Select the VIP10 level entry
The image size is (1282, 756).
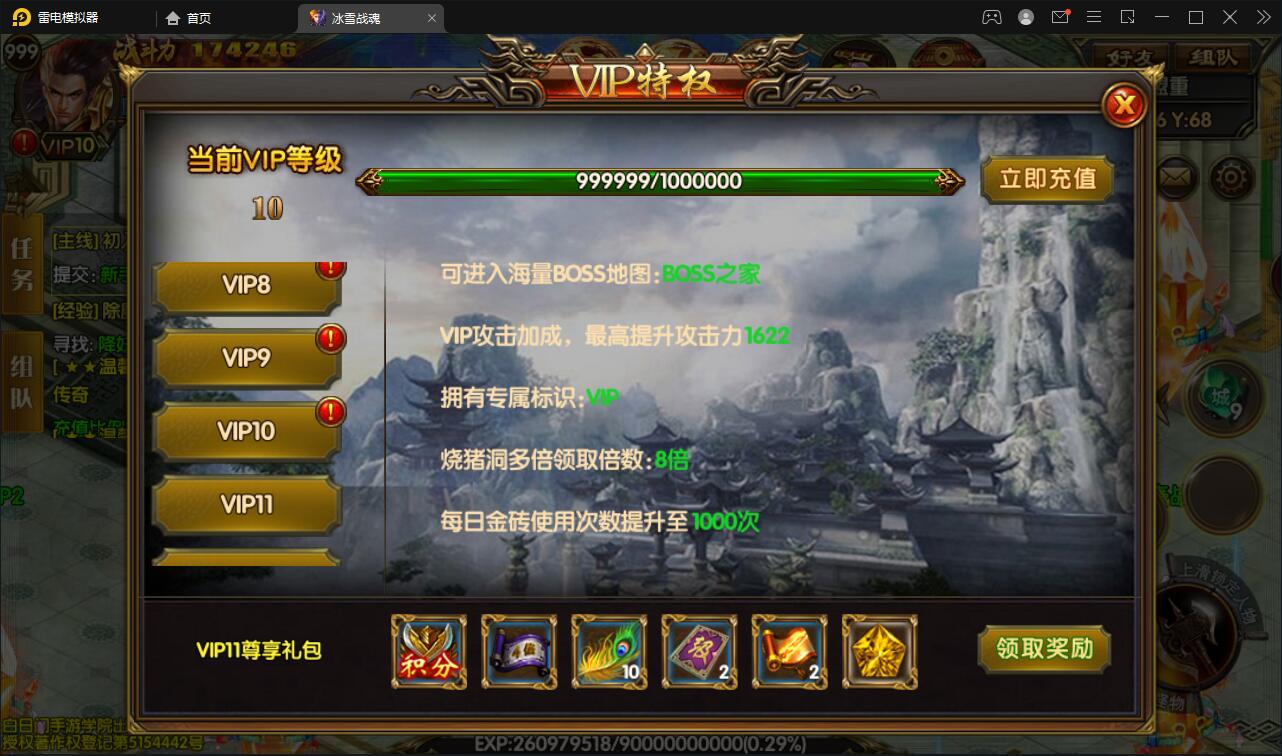click(246, 431)
